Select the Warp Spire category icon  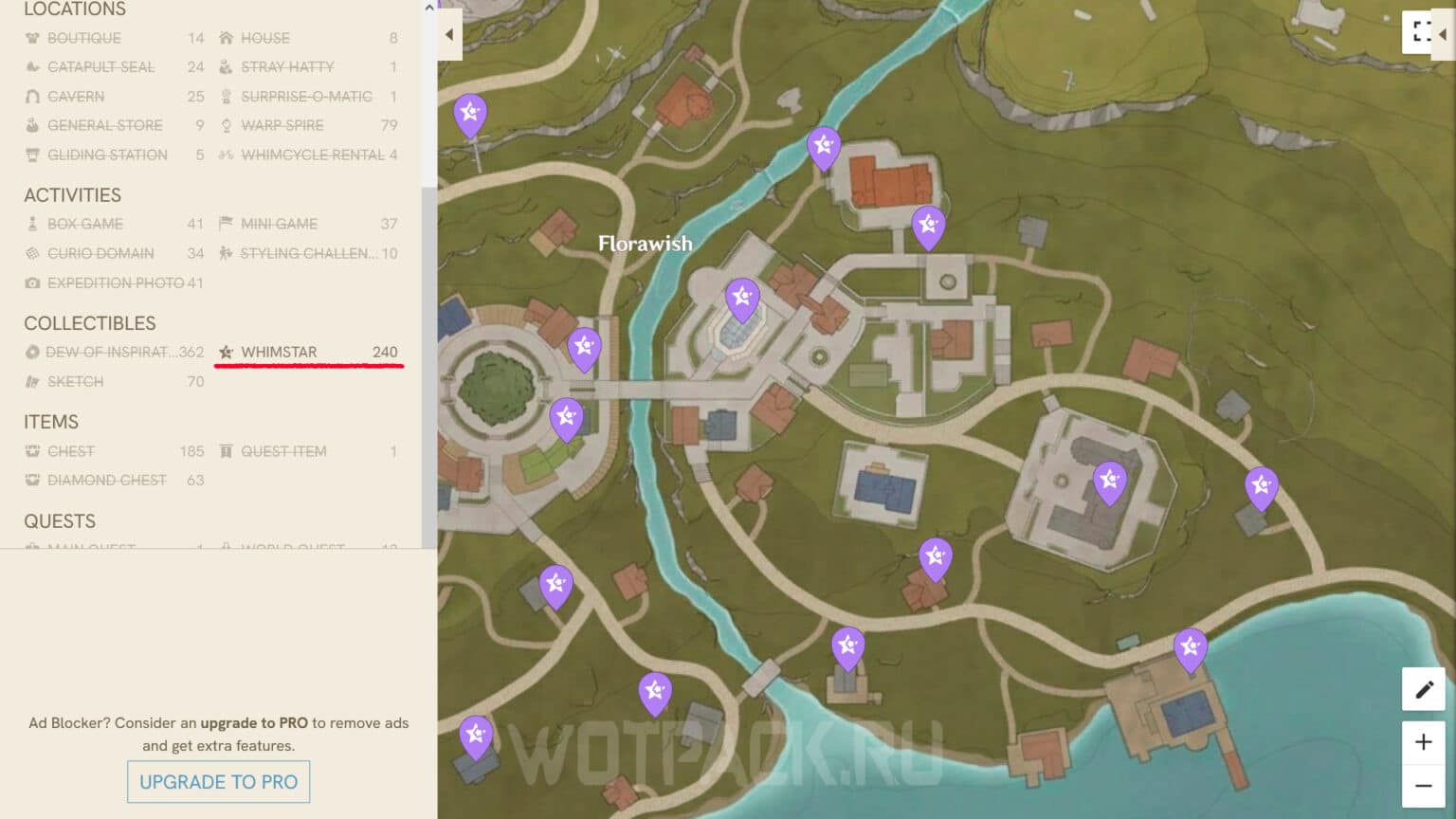pos(227,125)
